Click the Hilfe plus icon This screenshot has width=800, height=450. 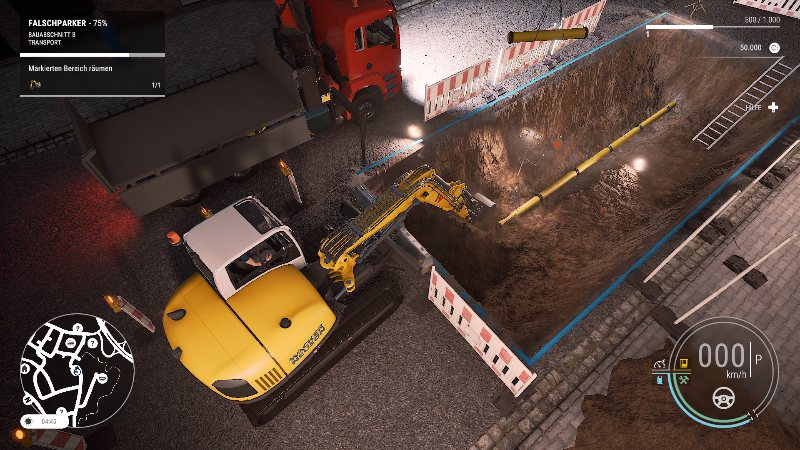(773, 107)
